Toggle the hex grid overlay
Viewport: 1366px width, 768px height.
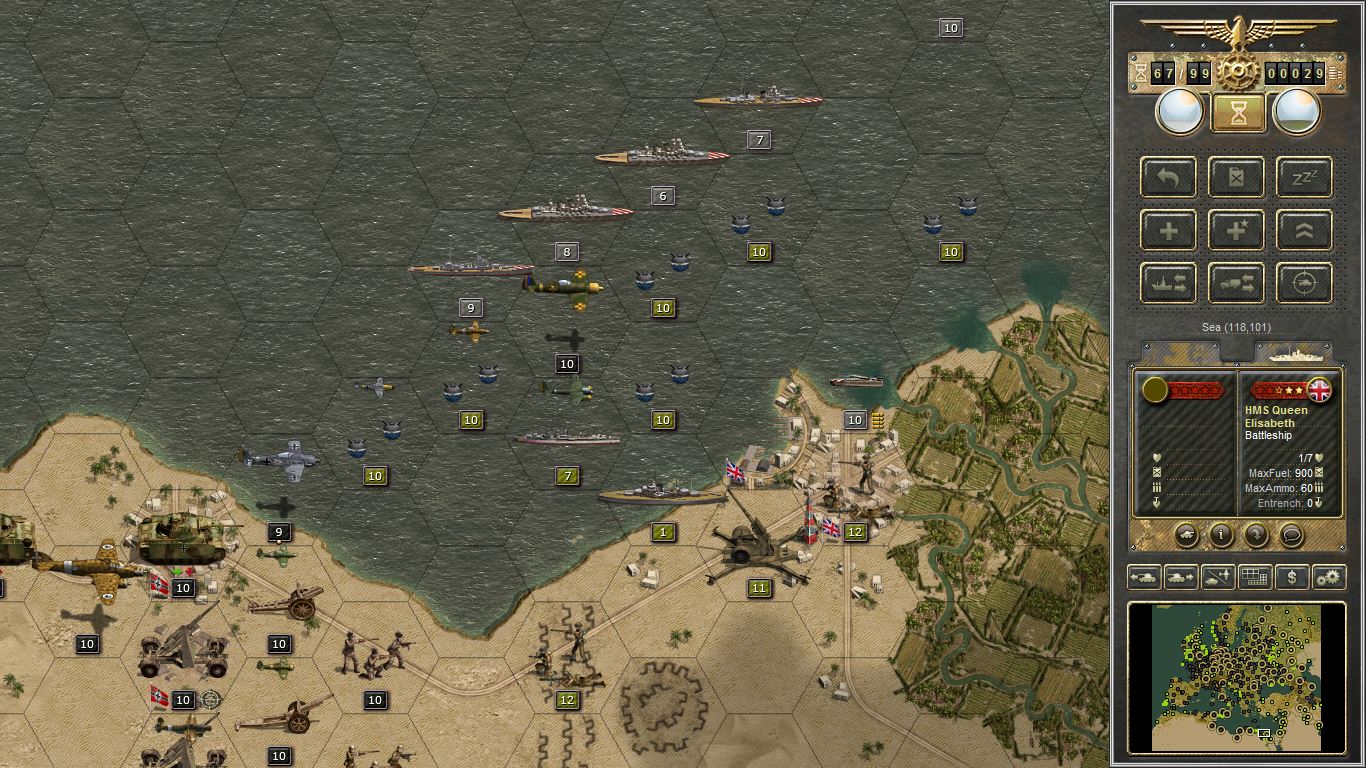coord(1255,577)
